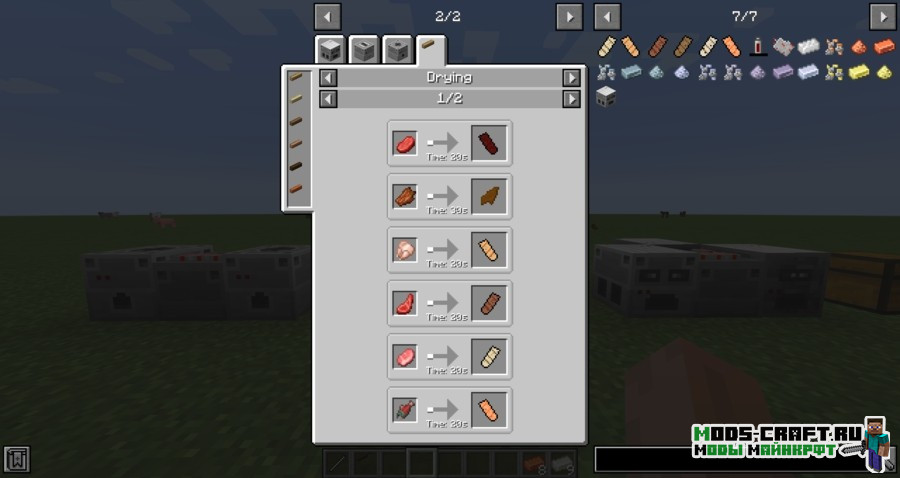Select the raw porkchop ingredient slot
Image resolution: width=900 pixels, height=478 pixels.
tap(405, 357)
